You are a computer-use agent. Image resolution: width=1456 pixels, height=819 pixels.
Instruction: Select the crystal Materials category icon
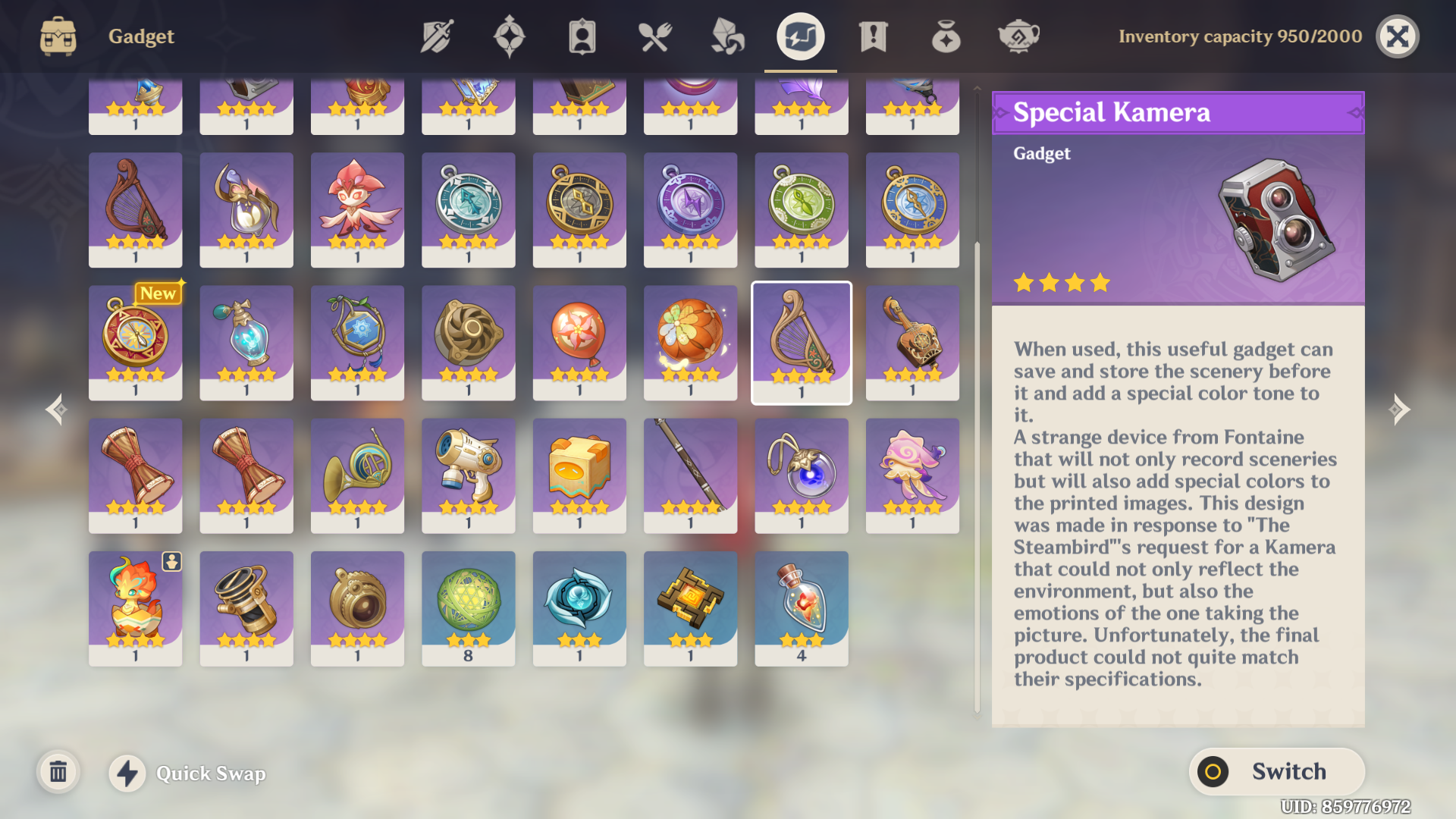(x=726, y=35)
